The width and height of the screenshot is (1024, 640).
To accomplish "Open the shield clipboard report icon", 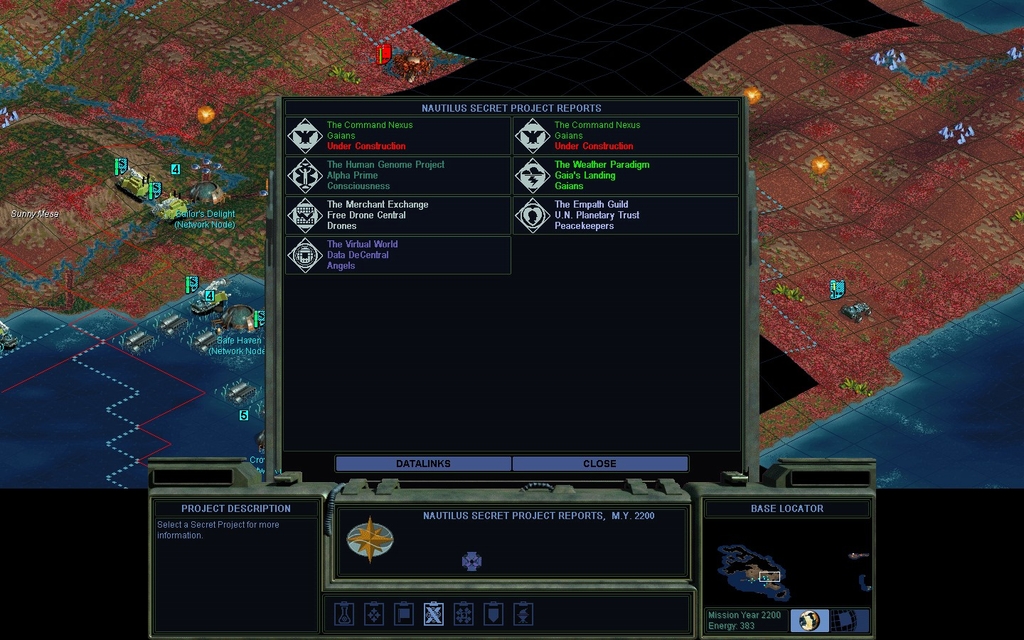I will pos(493,613).
